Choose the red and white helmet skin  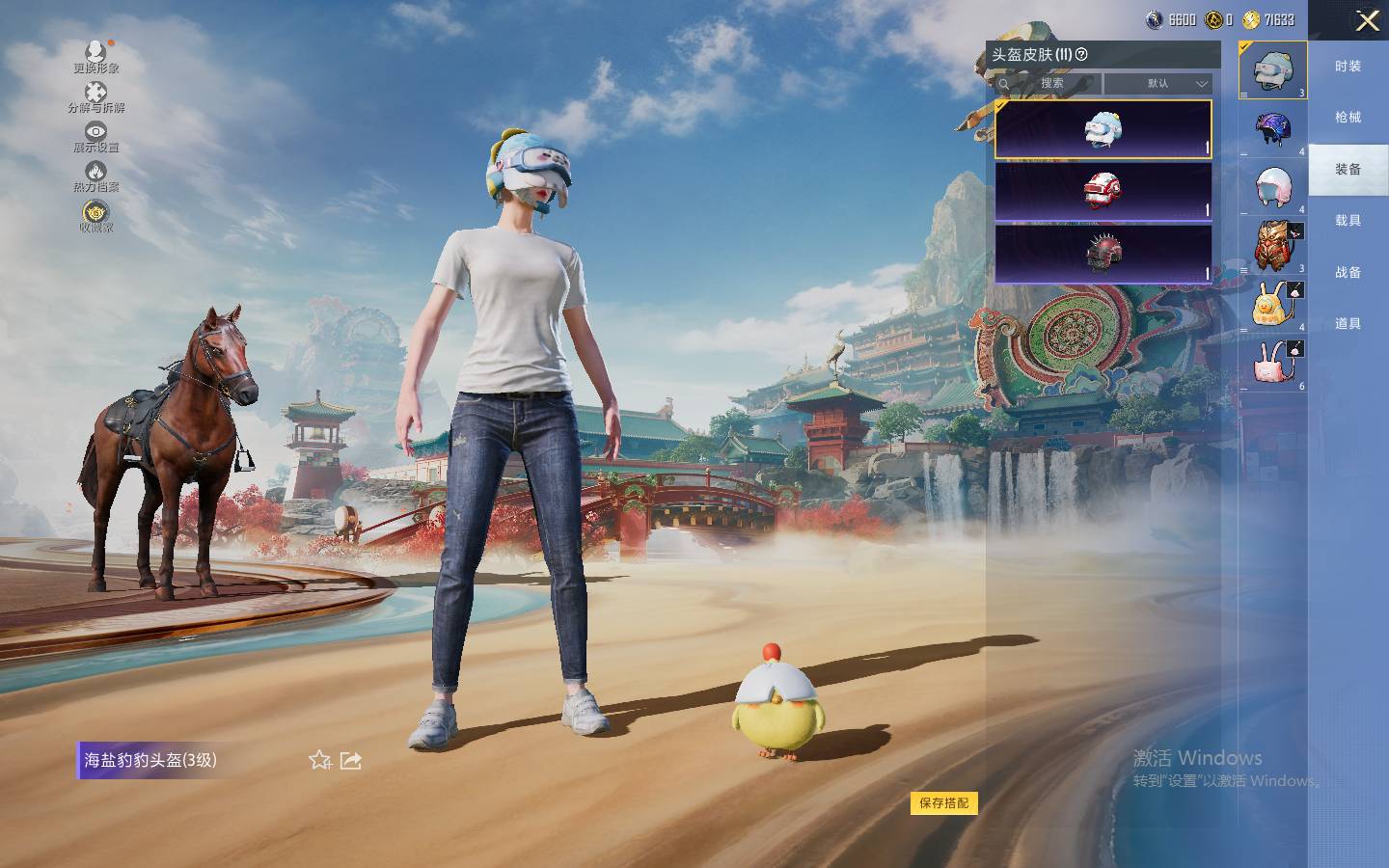pos(1103,191)
